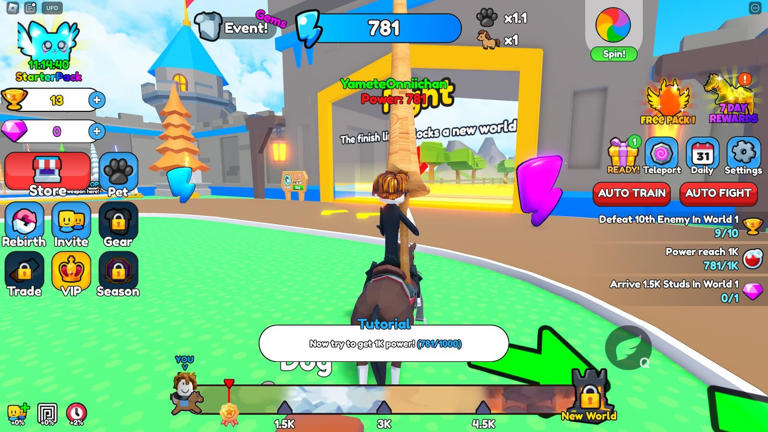This screenshot has width=768, height=432.
Task: Open the Store menu
Action: tap(47, 174)
